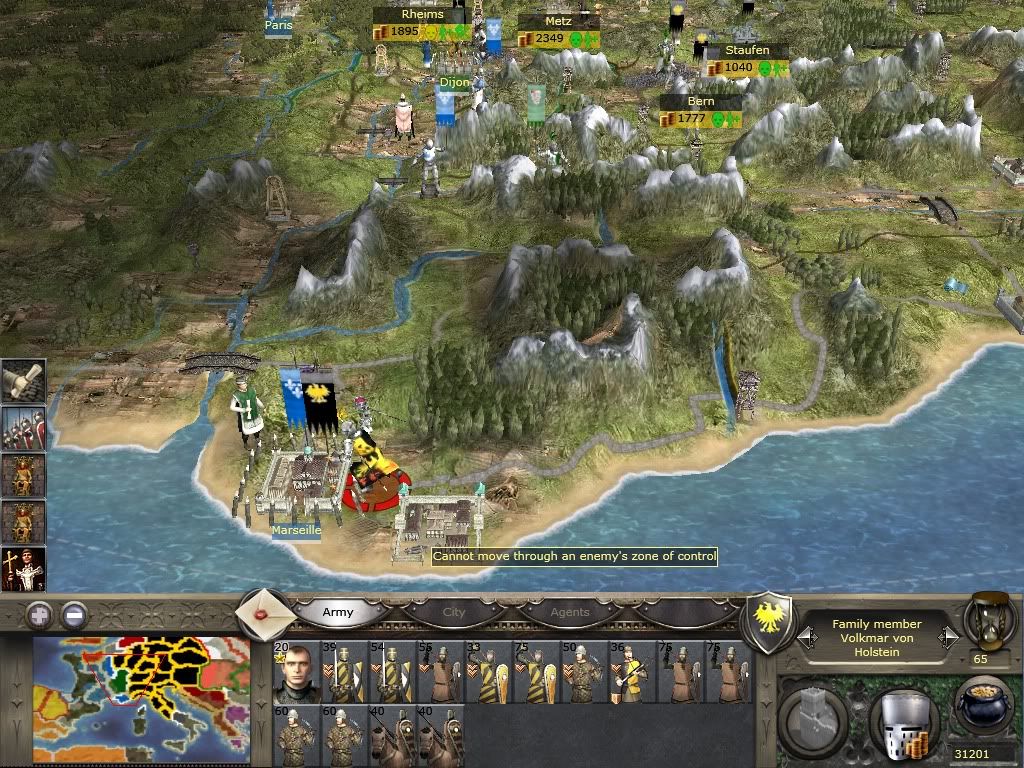Select the next character with right arrow
The height and width of the screenshot is (768, 1024).
946,636
